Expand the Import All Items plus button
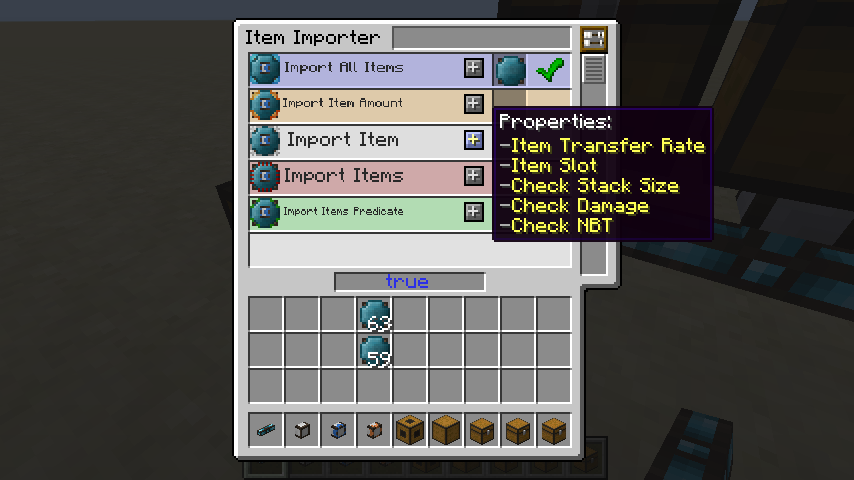The image size is (854, 480). [x=474, y=68]
